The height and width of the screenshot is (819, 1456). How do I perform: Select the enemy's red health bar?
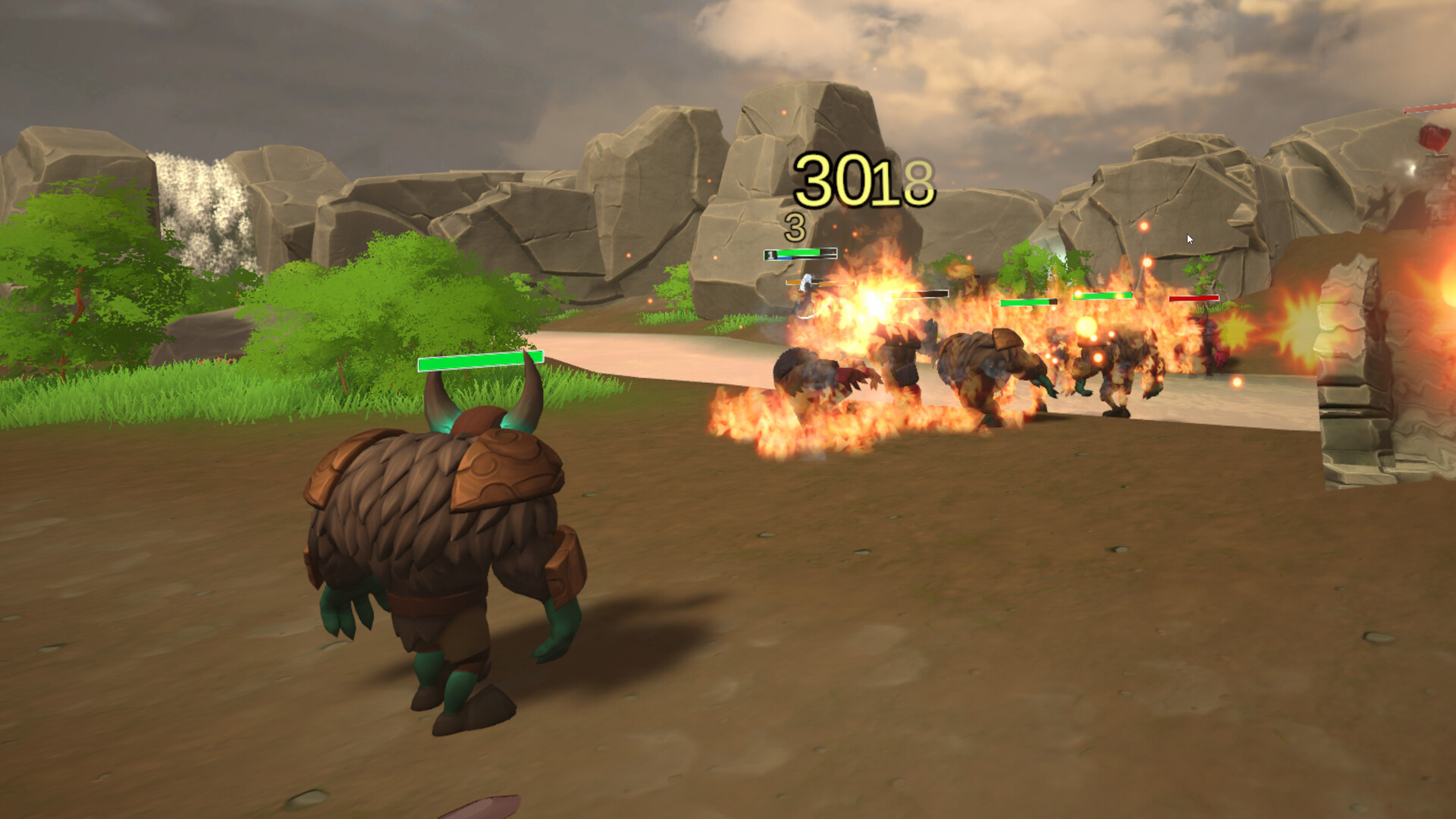coord(1194,297)
